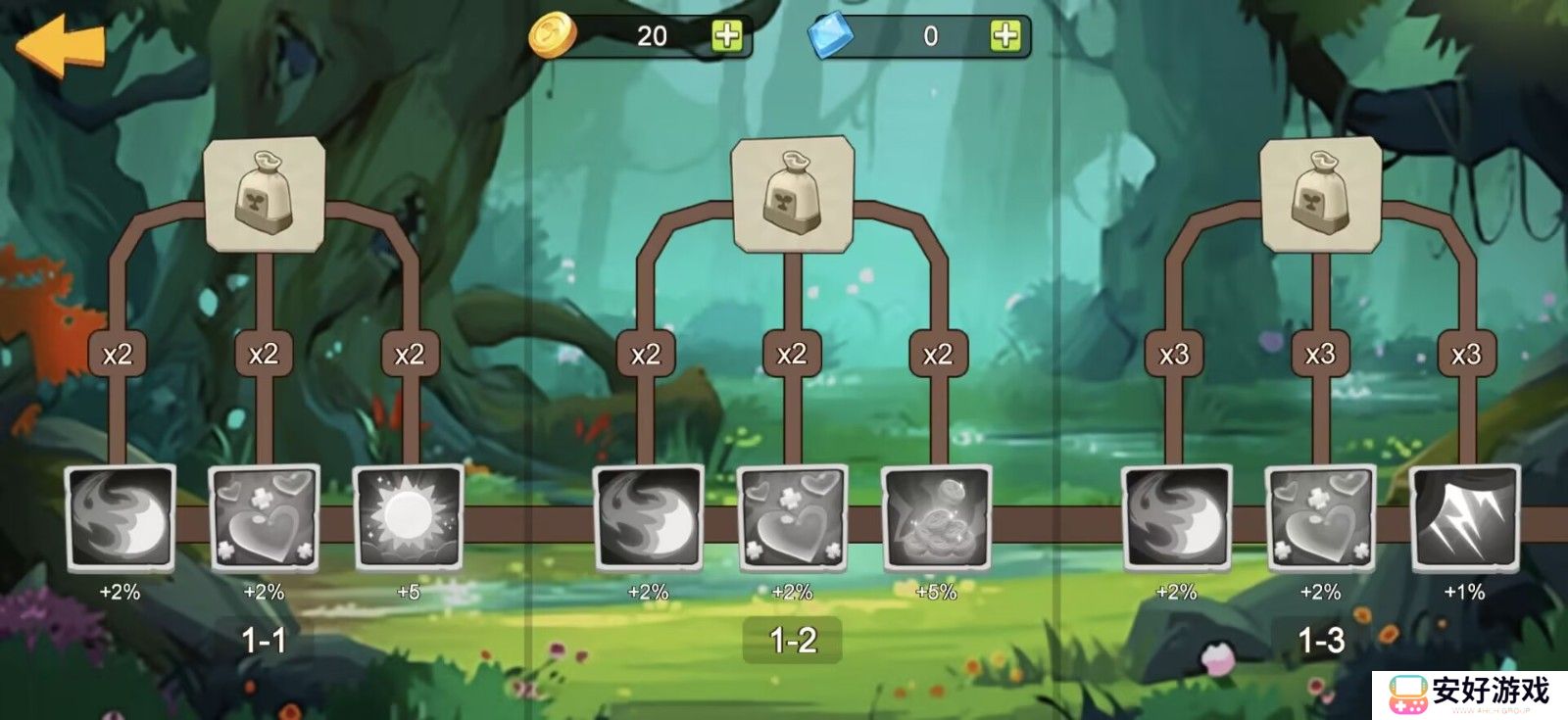The height and width of the screenshot is (720, 1568).
Task: Buy blue gems with the plus button
Action: click(1004, 36)
